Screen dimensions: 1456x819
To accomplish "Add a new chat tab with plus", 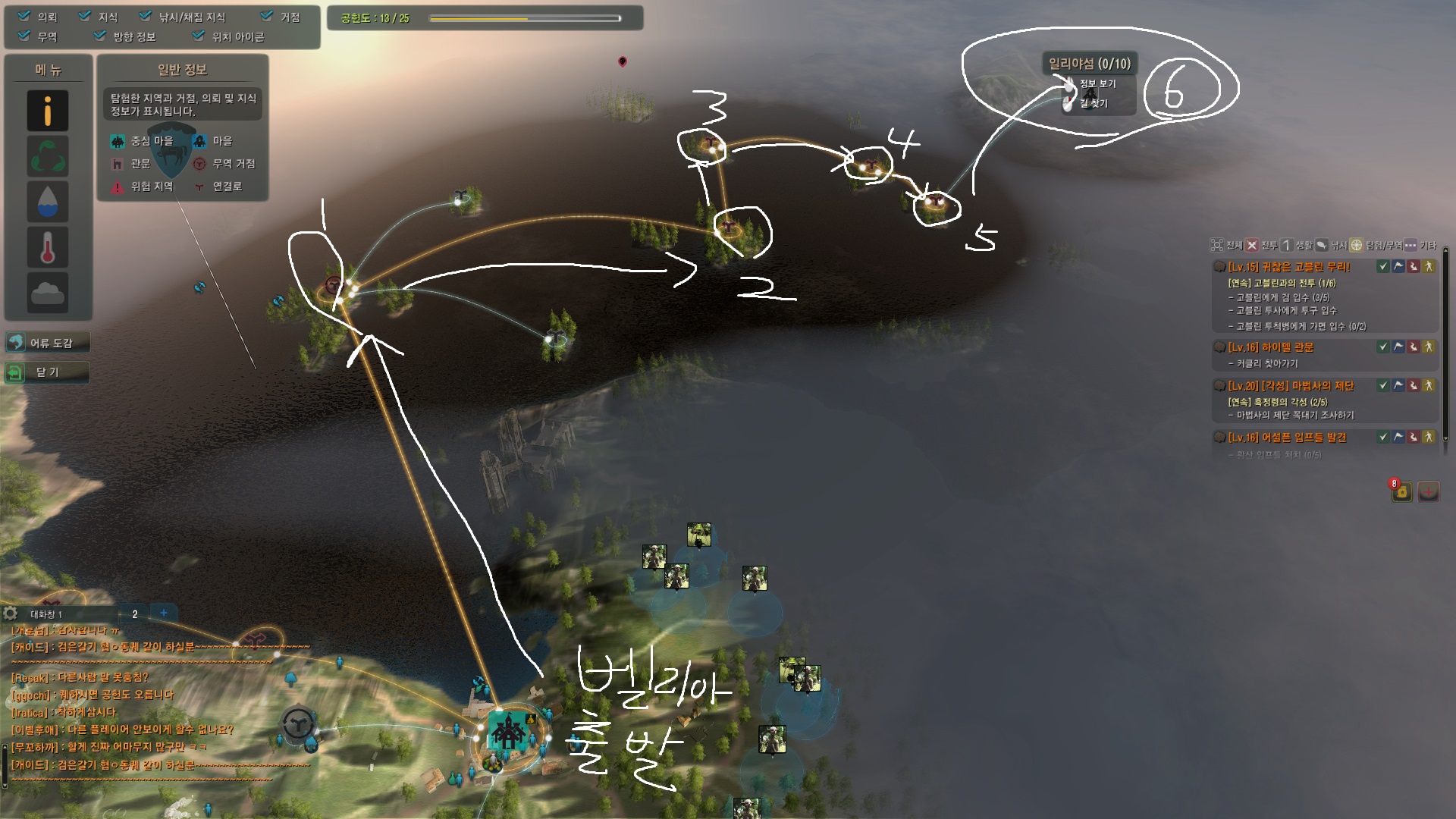I will (164, 613).
